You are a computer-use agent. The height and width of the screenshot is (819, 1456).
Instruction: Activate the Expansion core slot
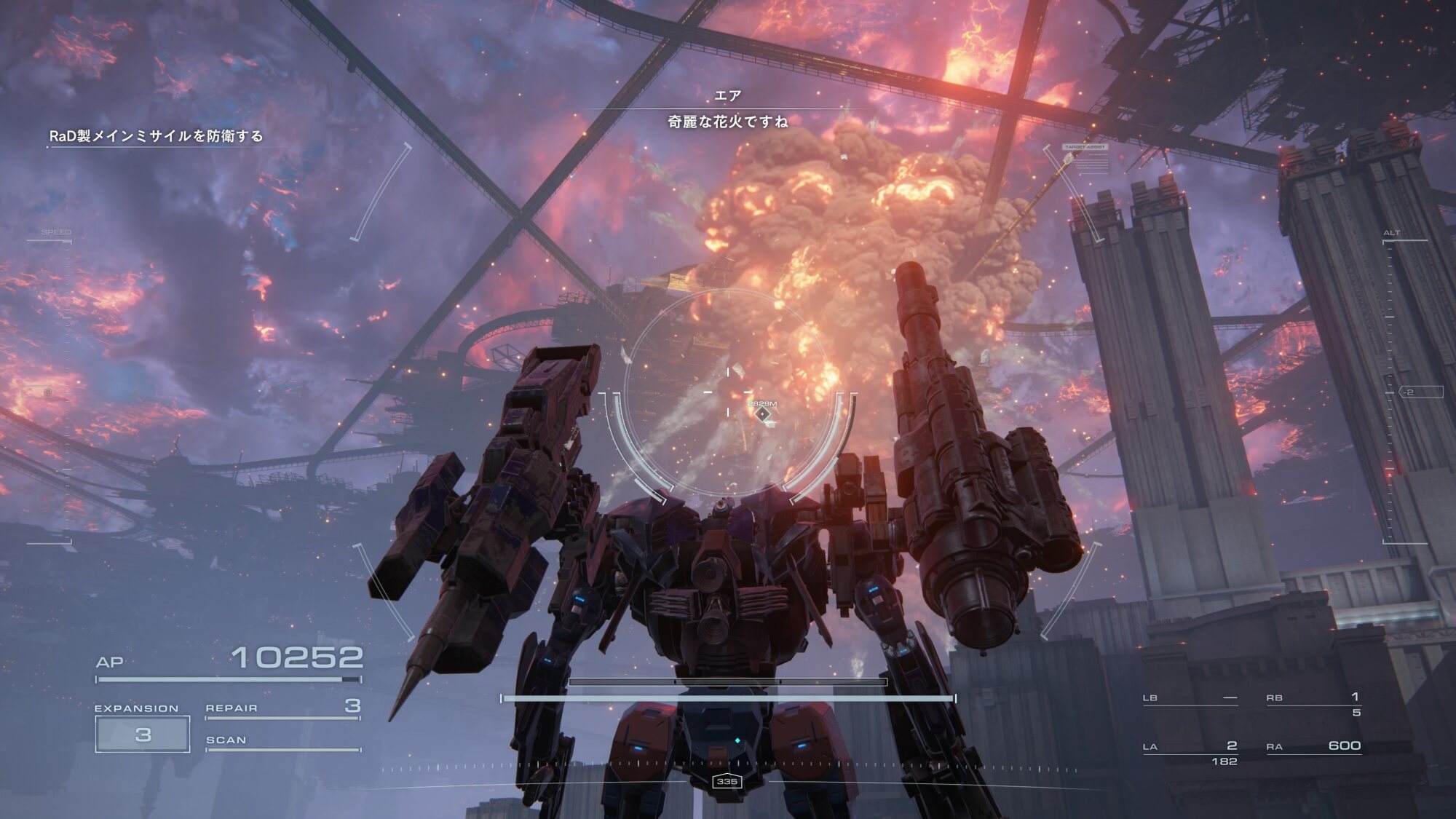pyautogui.click(x=143, y=734)
